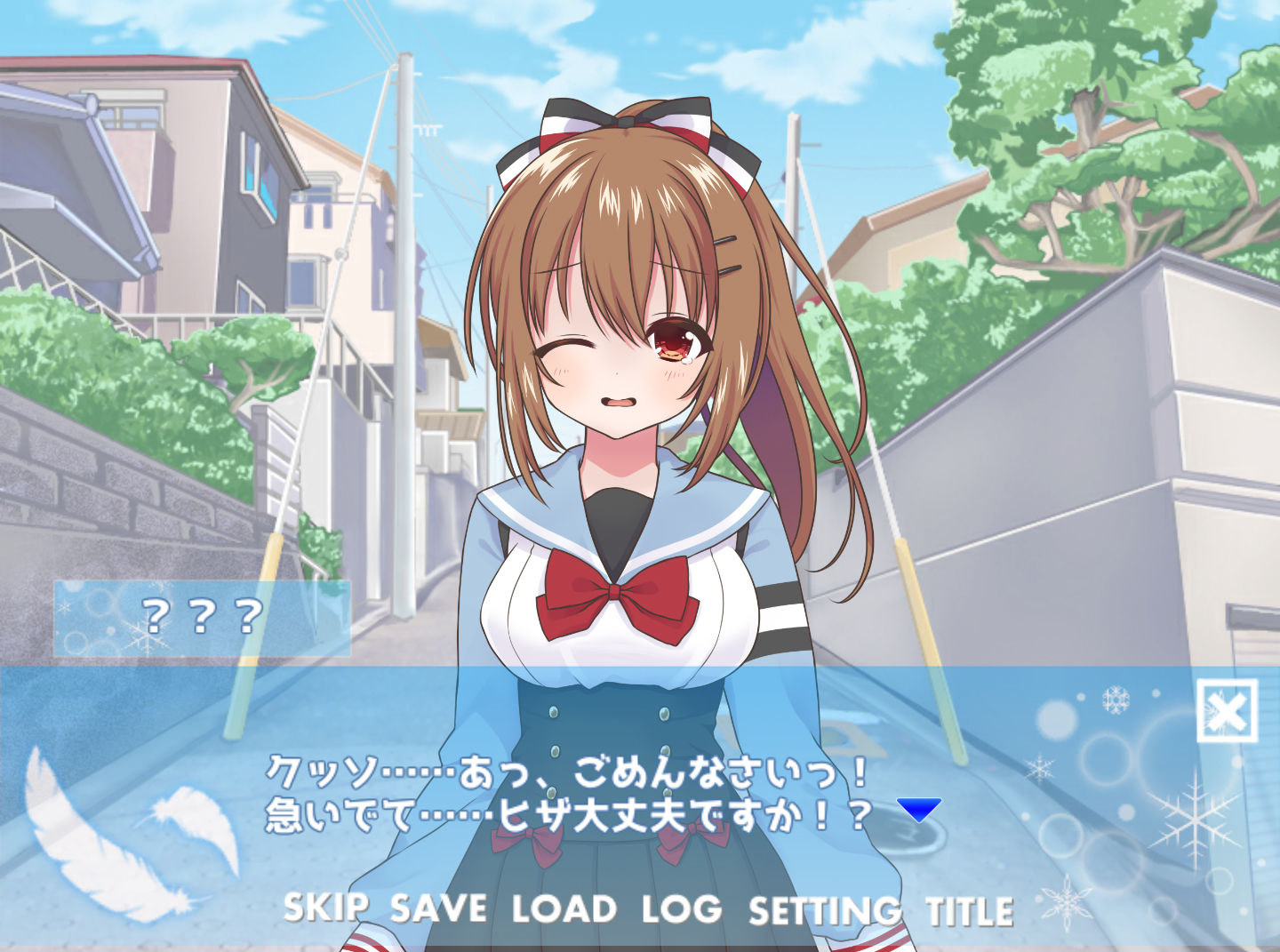
Task: Open the SKIP option
Action: [324, 909]
